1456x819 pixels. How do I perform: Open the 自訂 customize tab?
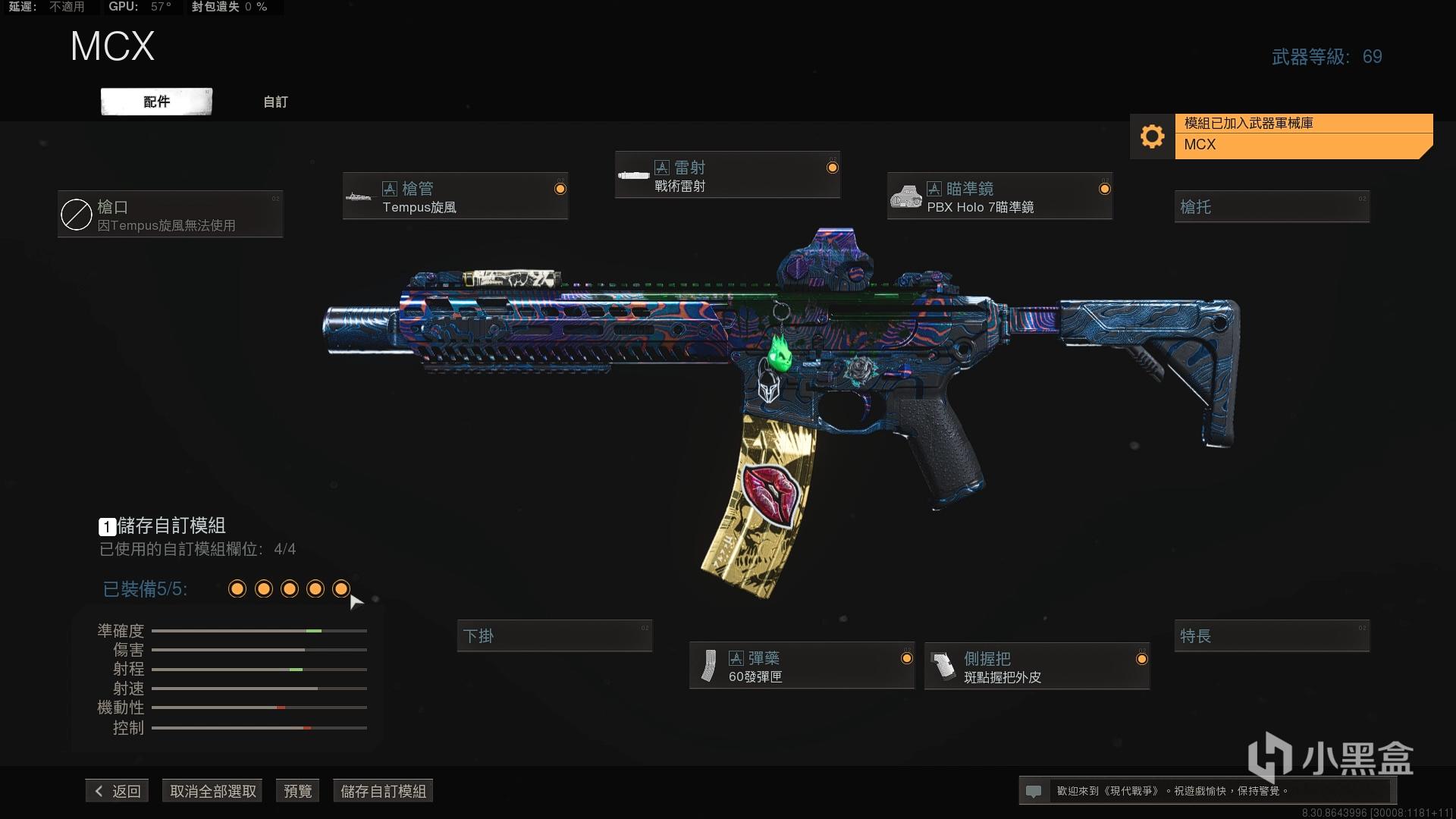click(x=275, y=102)
